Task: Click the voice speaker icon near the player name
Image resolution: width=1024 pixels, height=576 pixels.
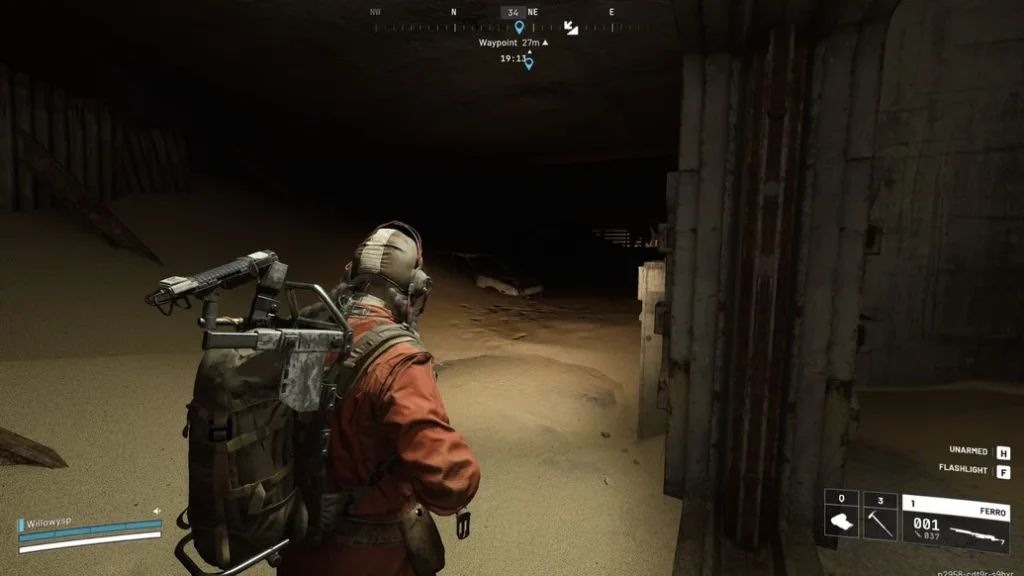Action: pyautogui.click(x=157, y=511)
